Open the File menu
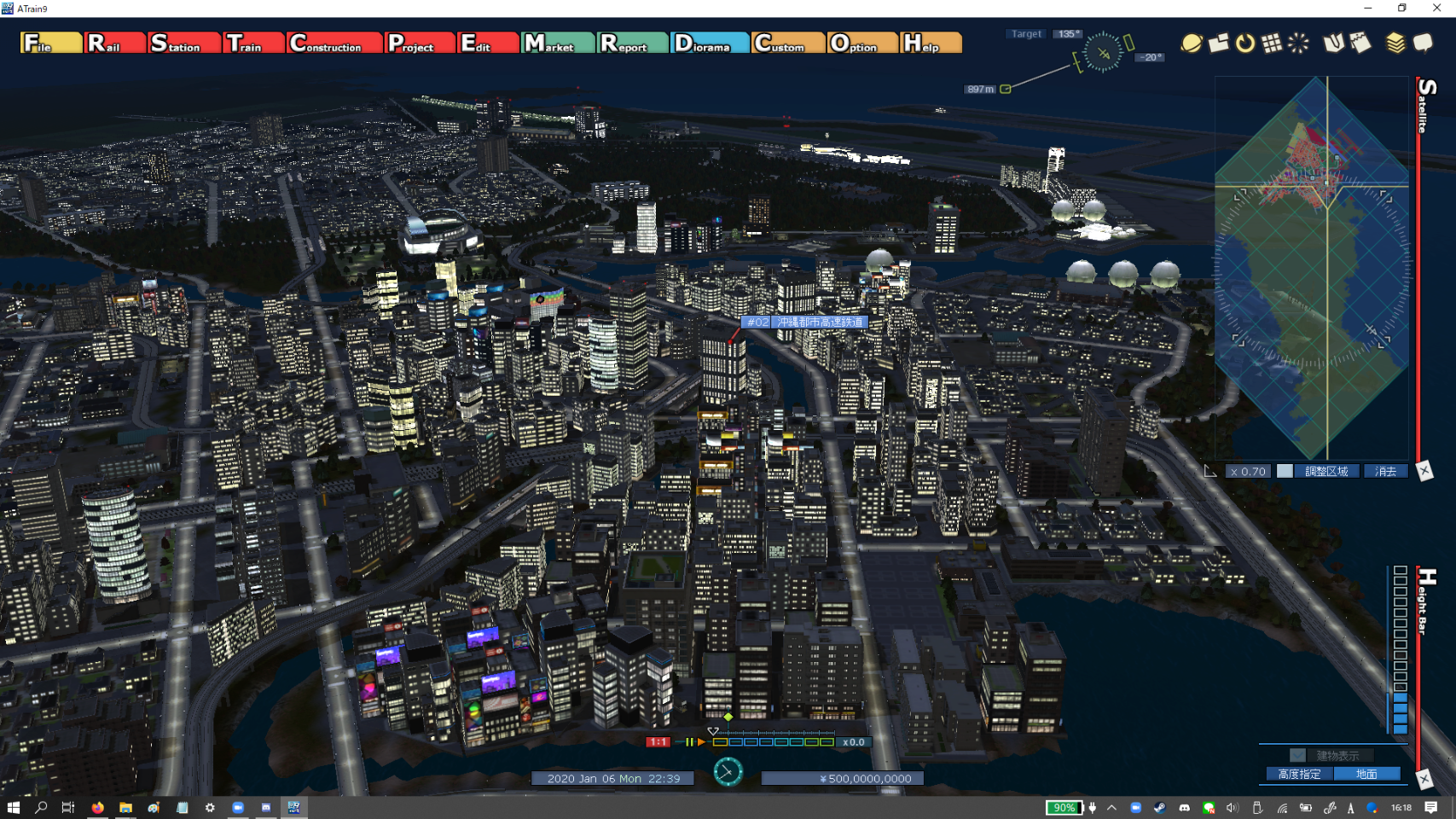The image size is (1456, 819). 50,43
